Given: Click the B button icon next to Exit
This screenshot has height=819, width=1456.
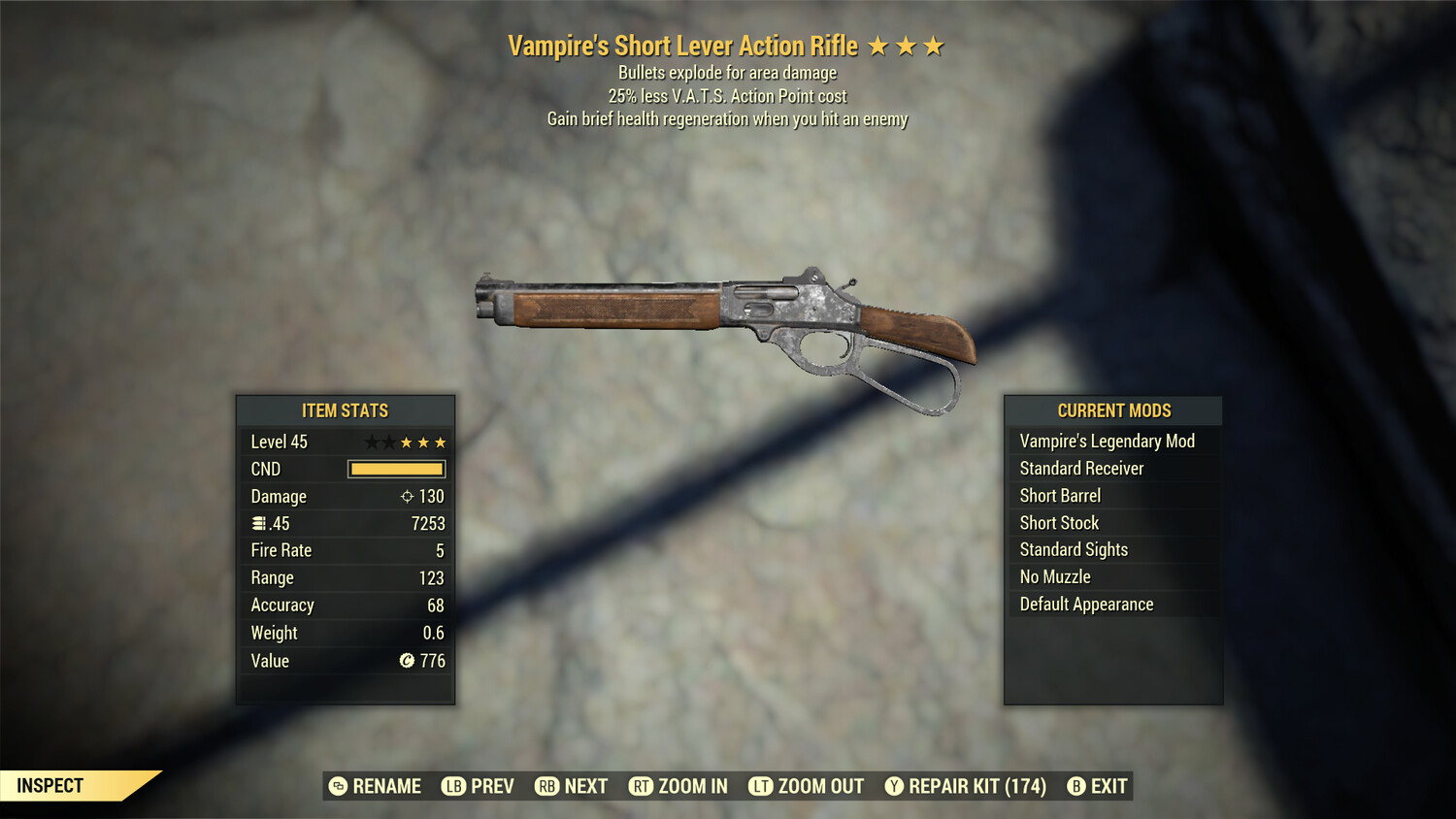Looking at the screenshot, I should pos(1077,786).
